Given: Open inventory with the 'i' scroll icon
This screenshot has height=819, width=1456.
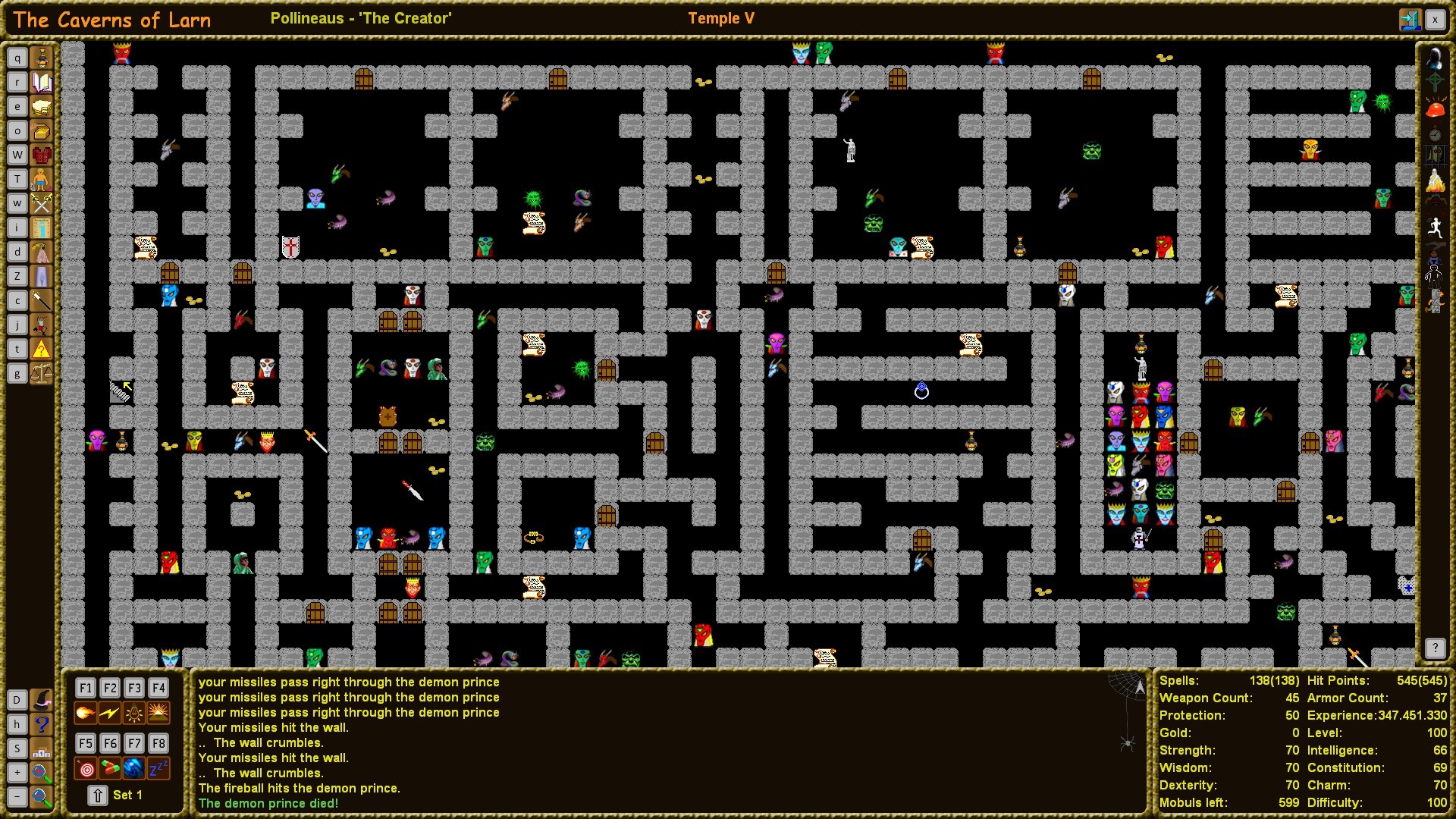Looking at the screenshot, I should point(42,227).
